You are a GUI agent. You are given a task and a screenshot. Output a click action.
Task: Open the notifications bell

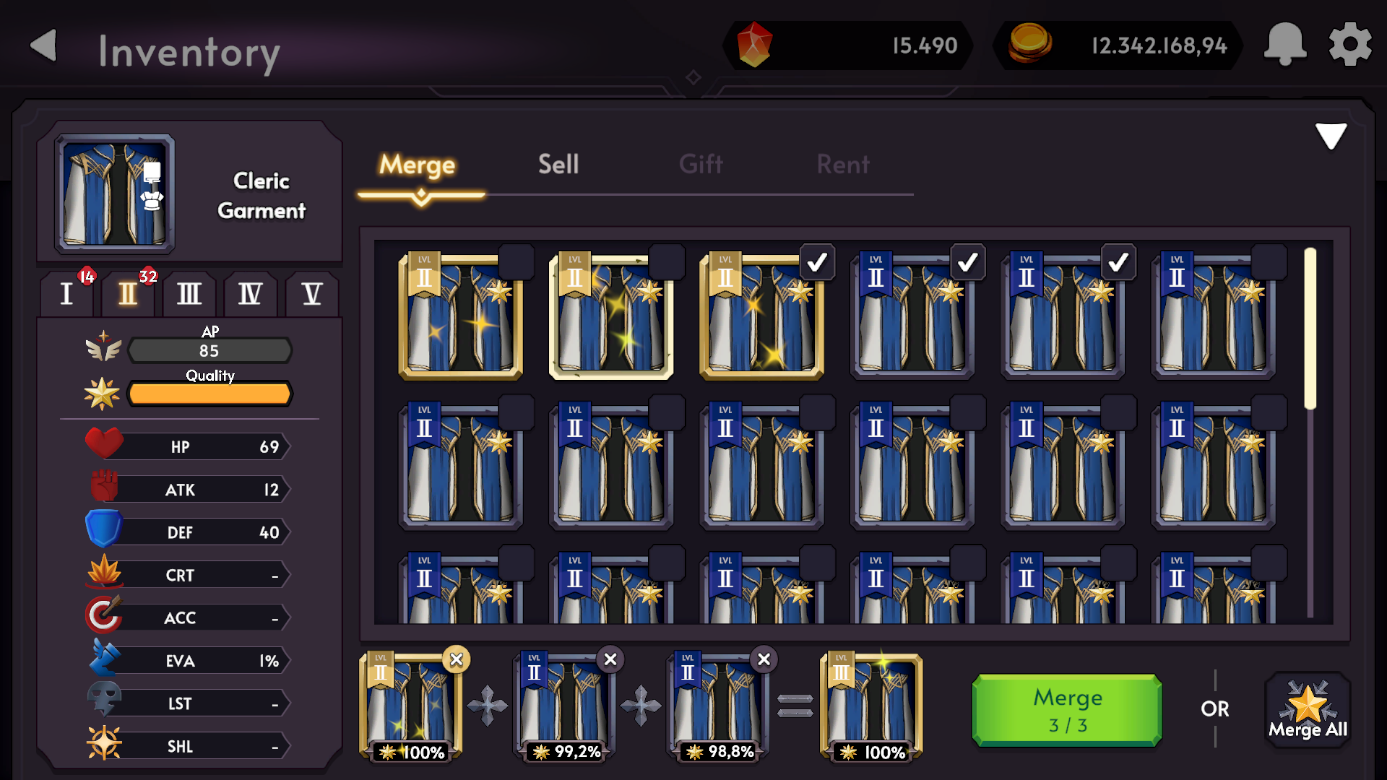pyautogui.click(x=1285, y=44)
